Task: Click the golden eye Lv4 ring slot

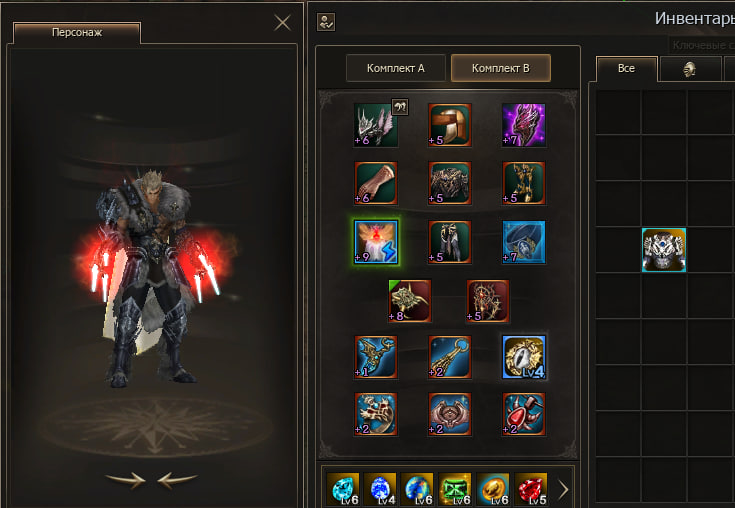Action: [523, 357]
